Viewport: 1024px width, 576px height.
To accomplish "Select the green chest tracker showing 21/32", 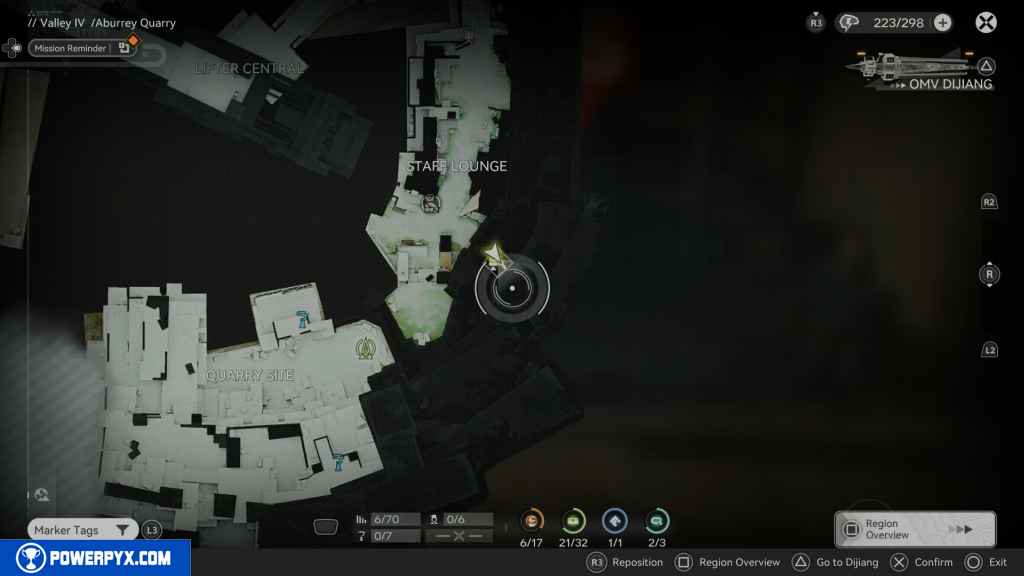I will pyautogui.click(x=574, y=521).
